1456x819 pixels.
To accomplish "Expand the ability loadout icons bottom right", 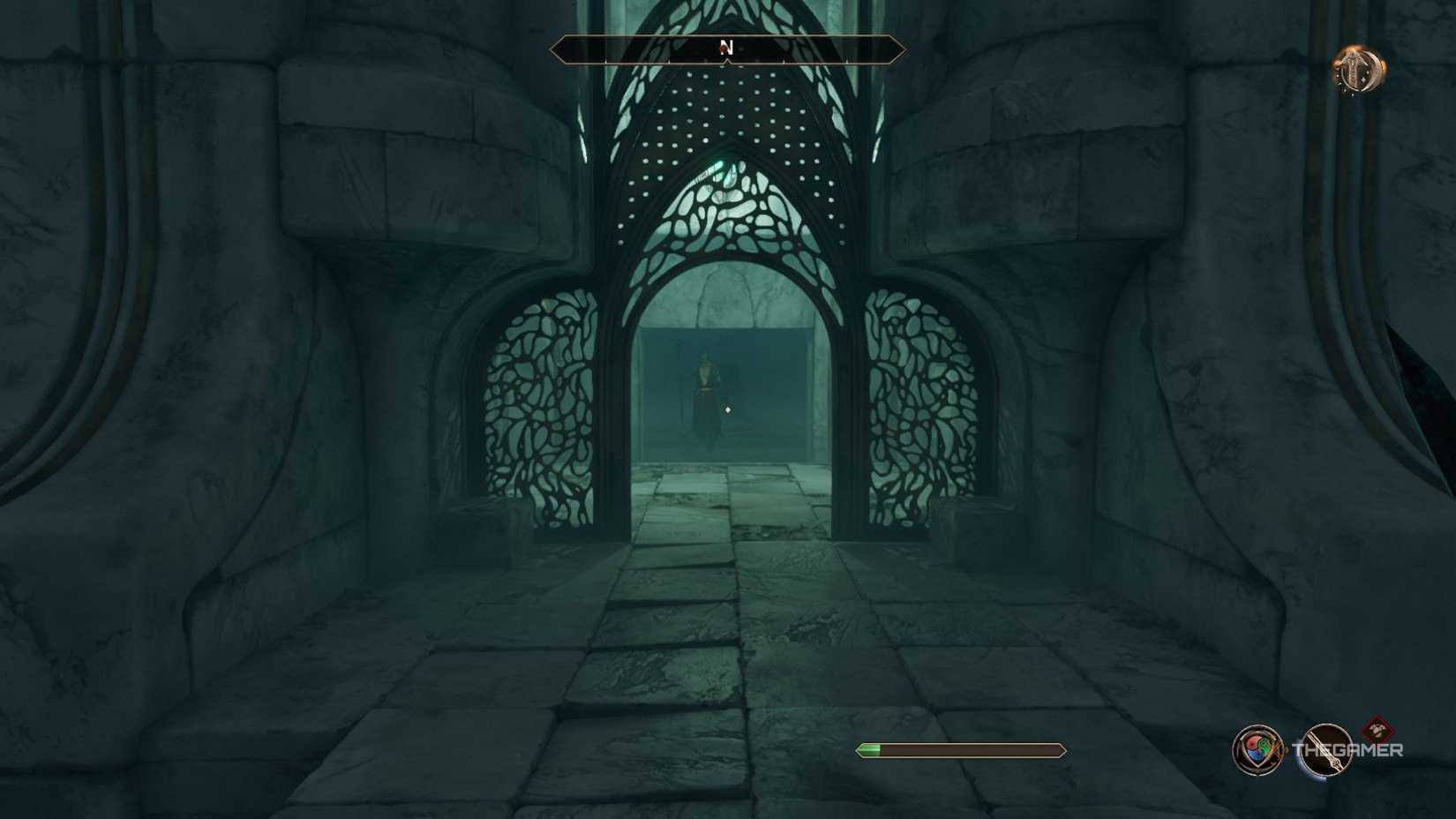I will click(1293, 749).
